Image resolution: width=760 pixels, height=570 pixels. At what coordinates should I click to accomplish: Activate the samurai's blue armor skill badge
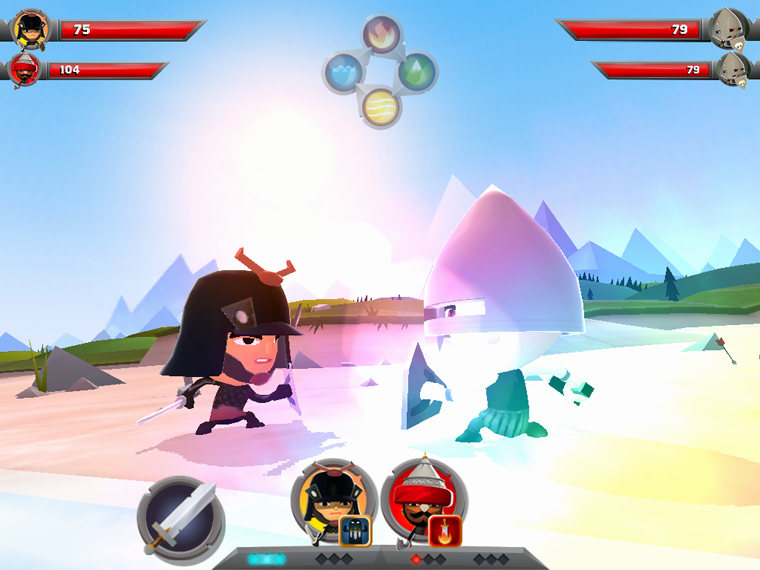tap(355, 532)
